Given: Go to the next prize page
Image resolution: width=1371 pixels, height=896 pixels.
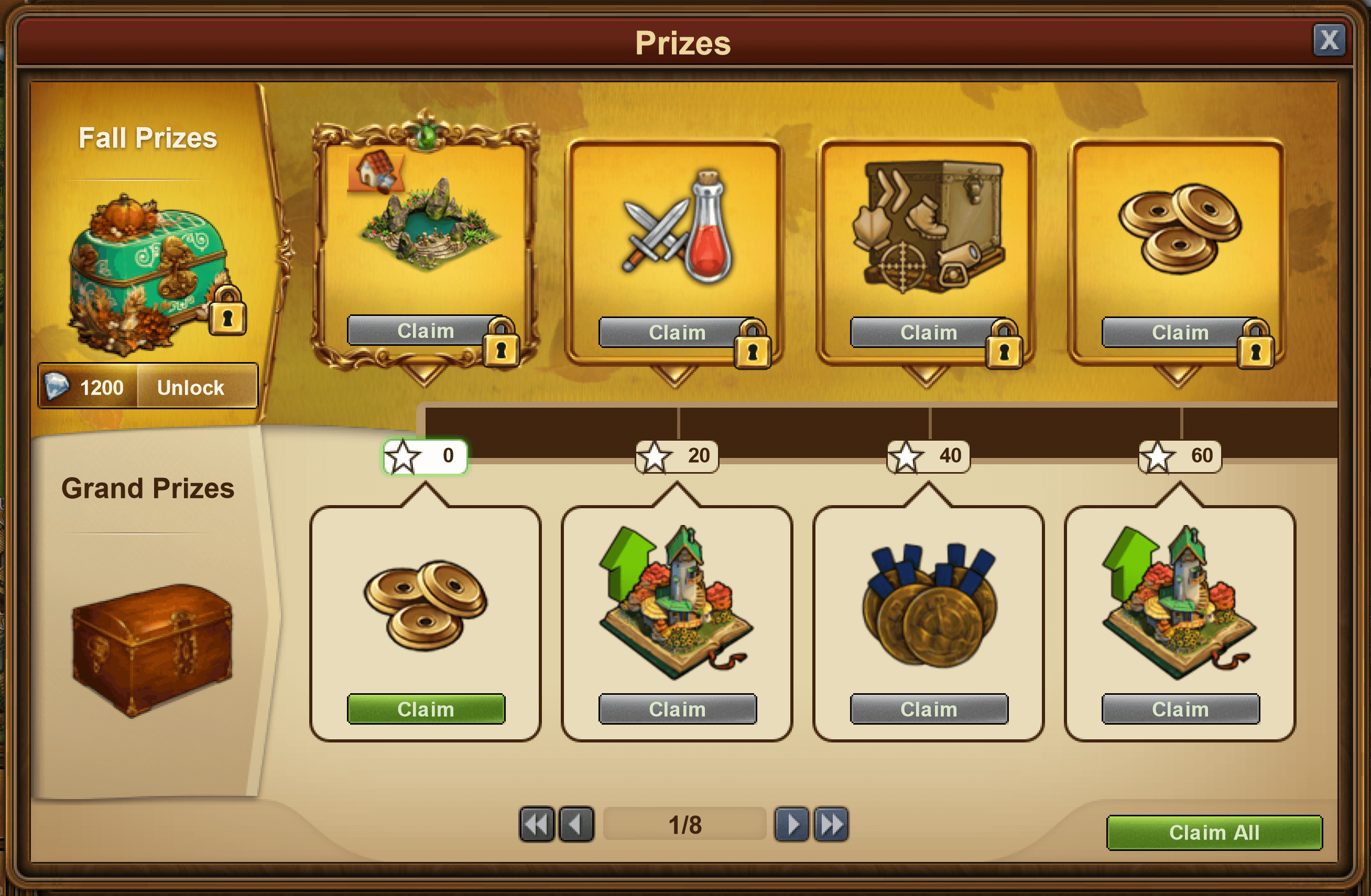Looking at the screenshot, I should coord(791,824).
